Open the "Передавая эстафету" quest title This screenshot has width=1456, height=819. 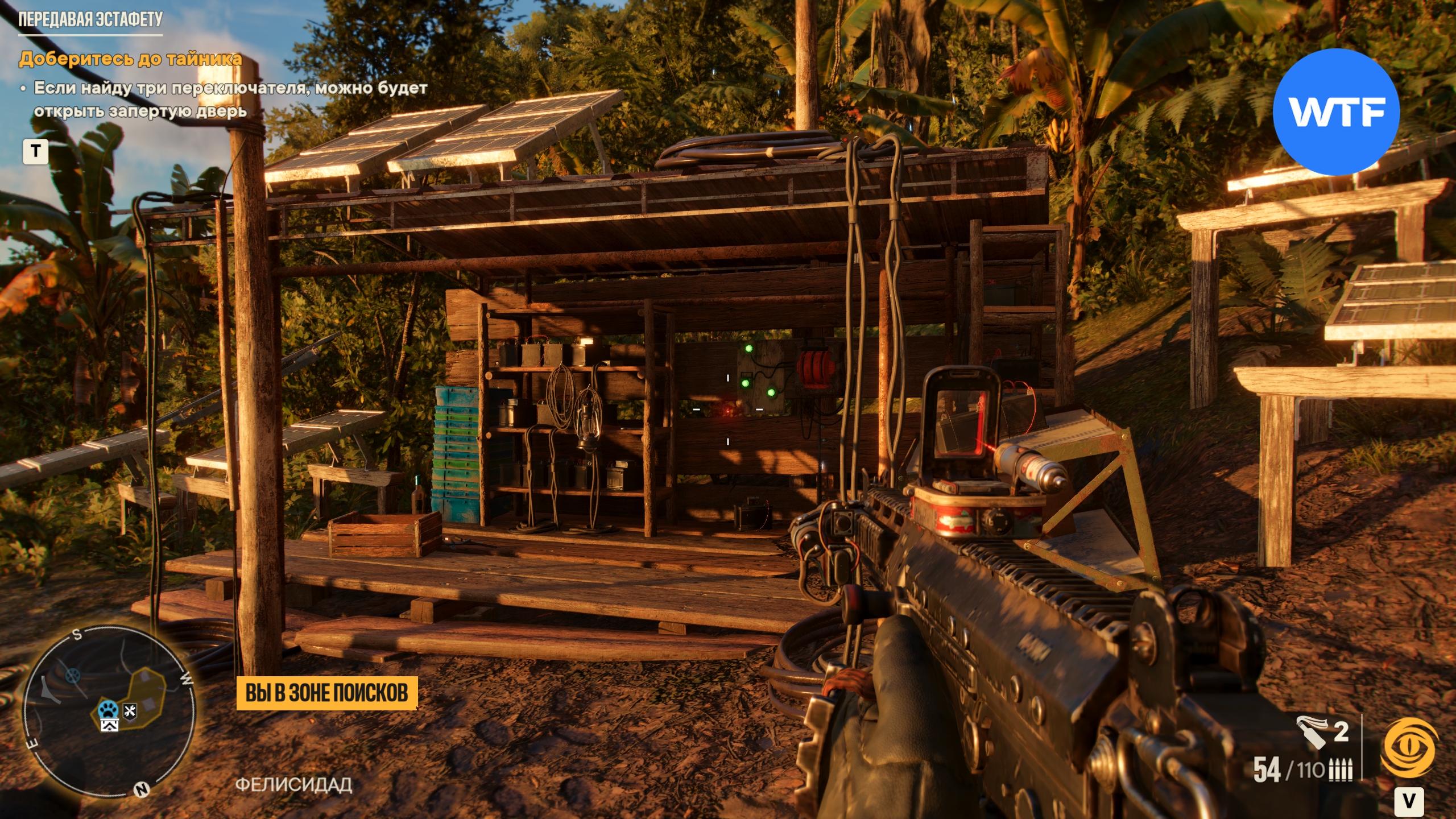pos(90,20)
